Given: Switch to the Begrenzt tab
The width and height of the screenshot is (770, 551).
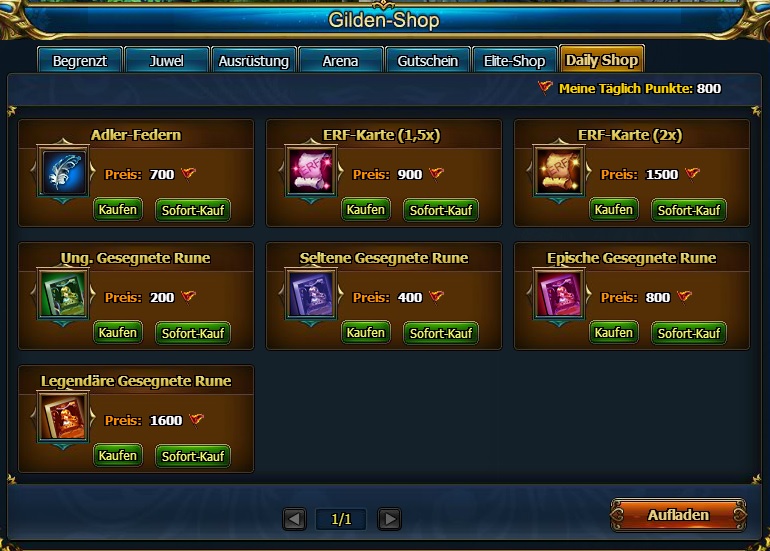Looking at the screenshot, I should click(x=79, y=60).
